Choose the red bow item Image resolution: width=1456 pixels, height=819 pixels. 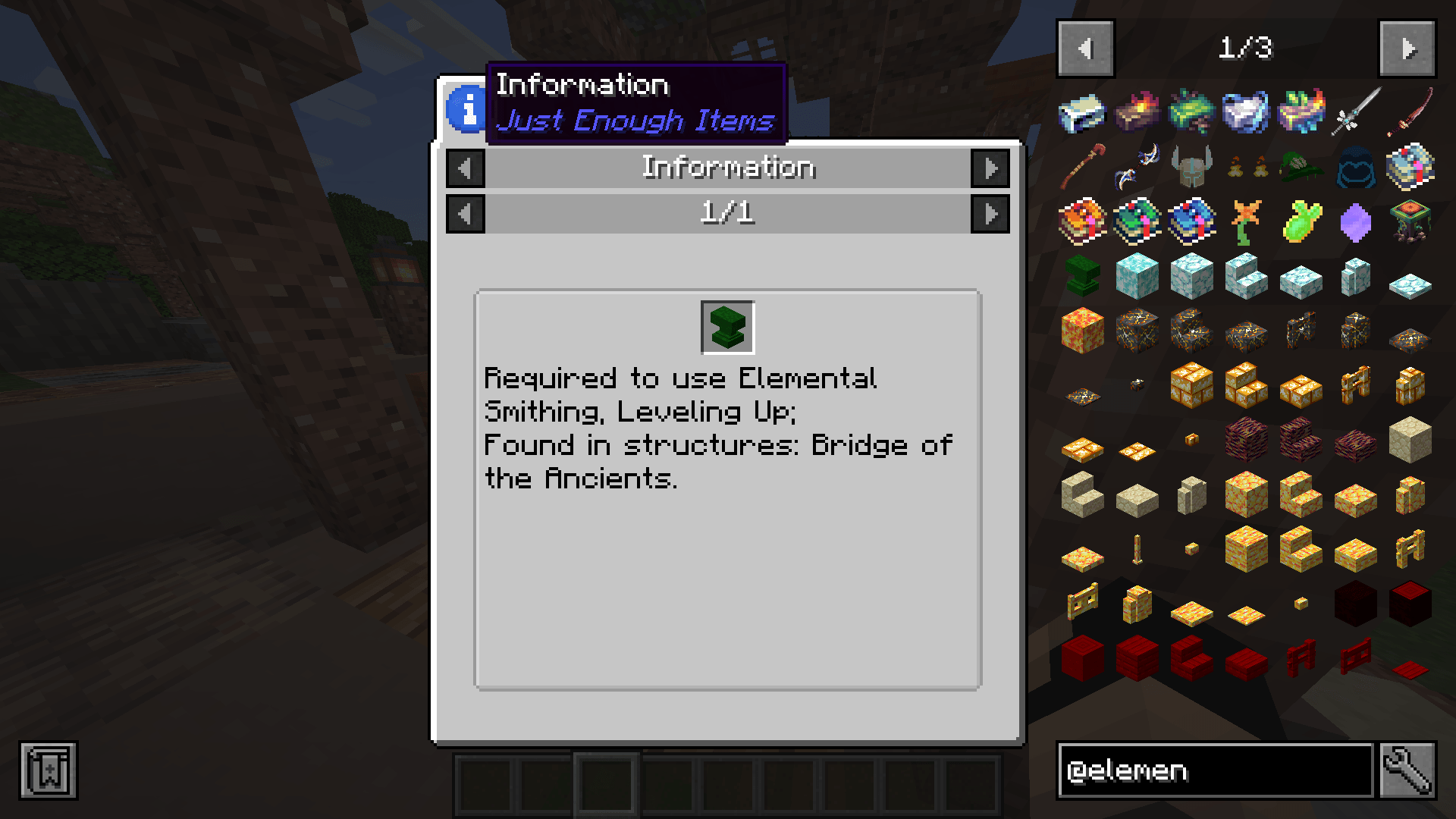pos(1410,112)
